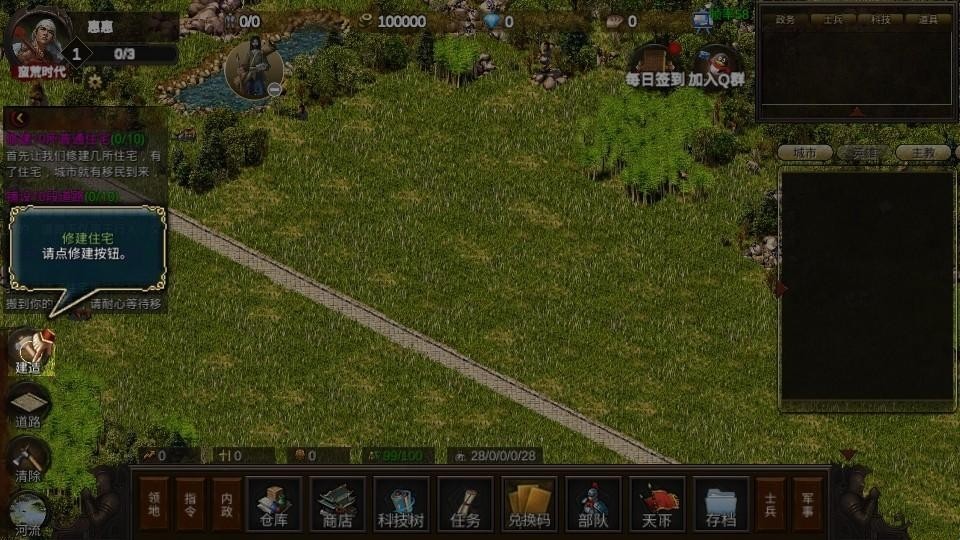Open the 内政 internal affairs button

(230, 503)
